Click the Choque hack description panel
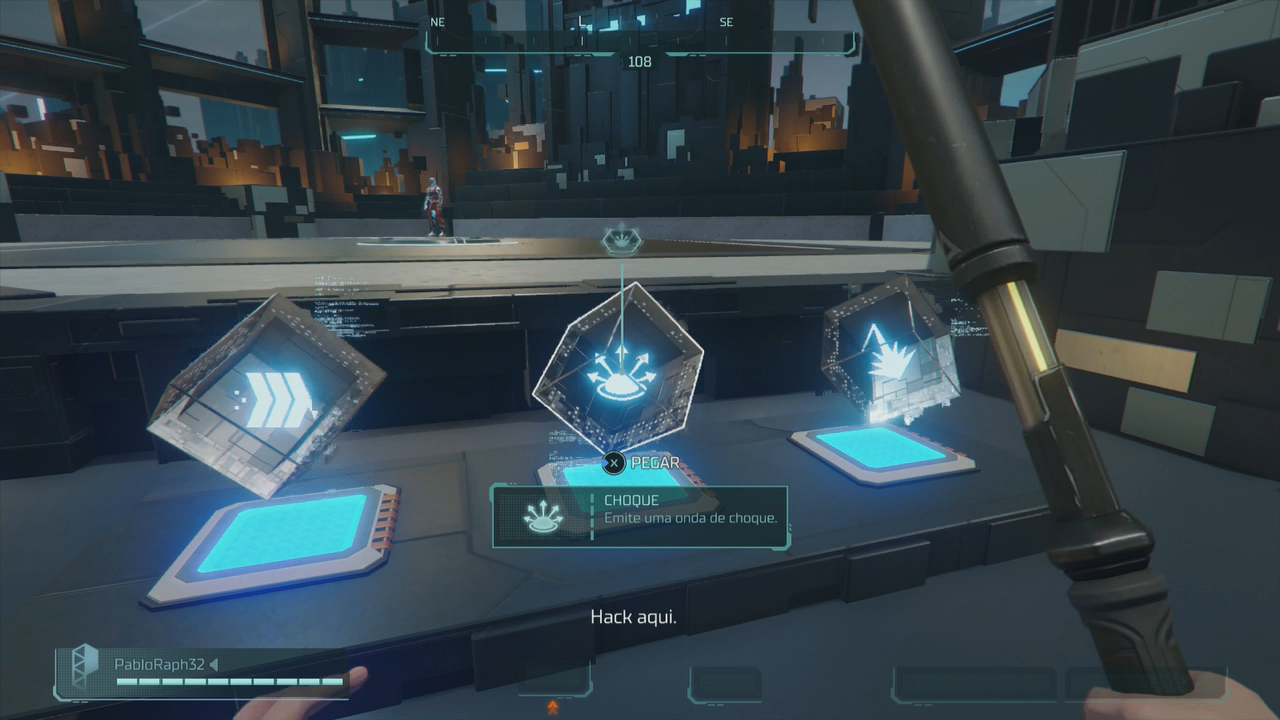The image size is (1280, 720). click(640, 516)
